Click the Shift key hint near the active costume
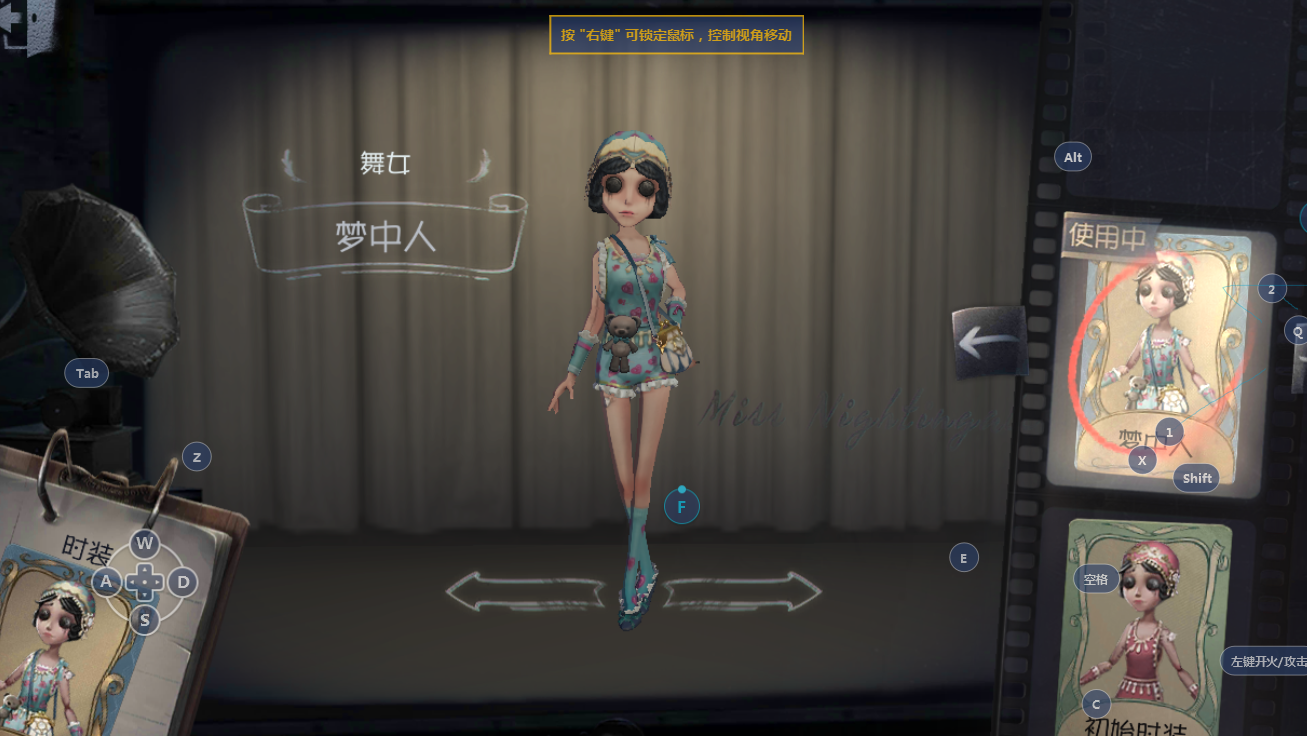 point(1196,478)
